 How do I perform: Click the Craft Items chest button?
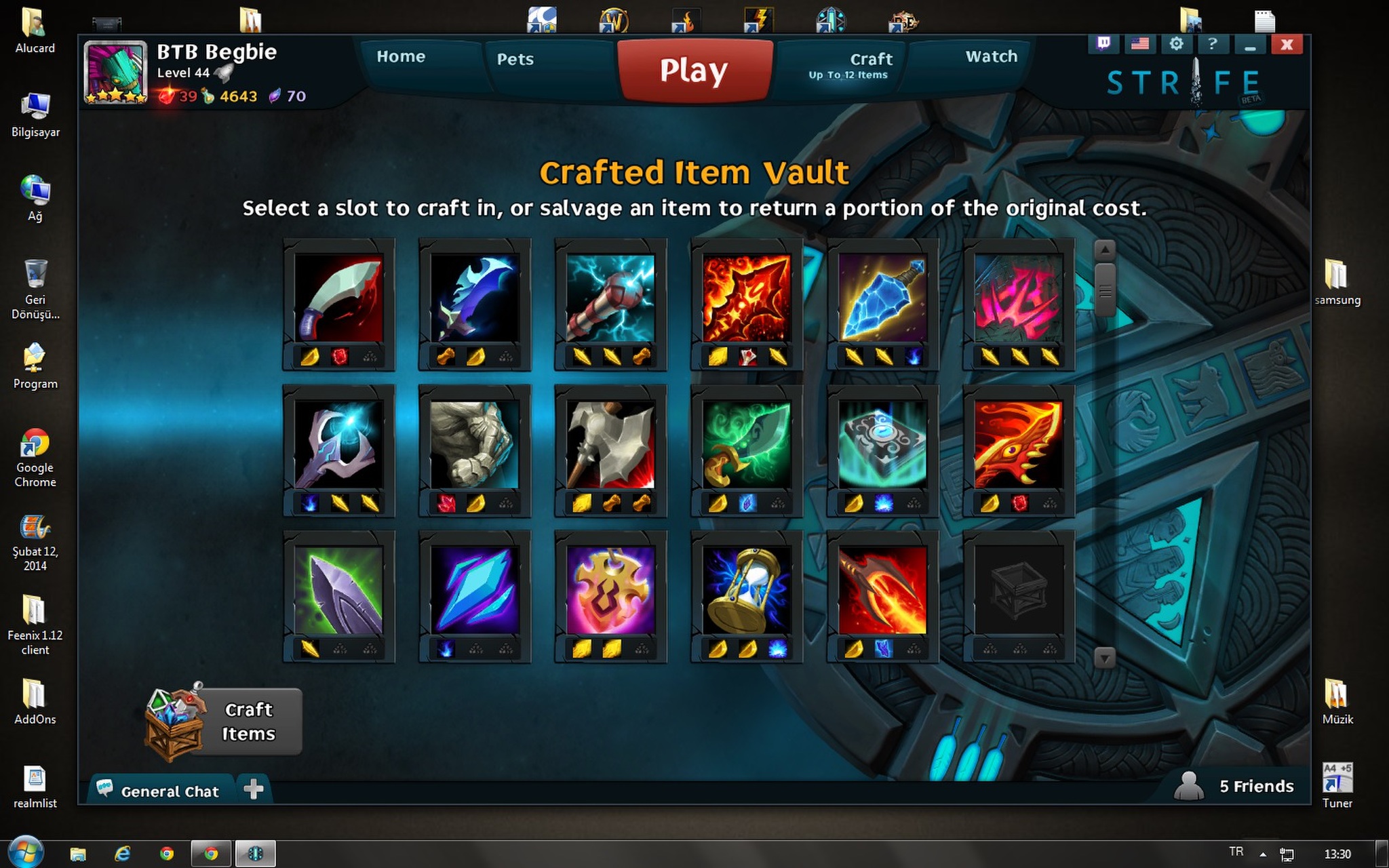click(224, 722)
